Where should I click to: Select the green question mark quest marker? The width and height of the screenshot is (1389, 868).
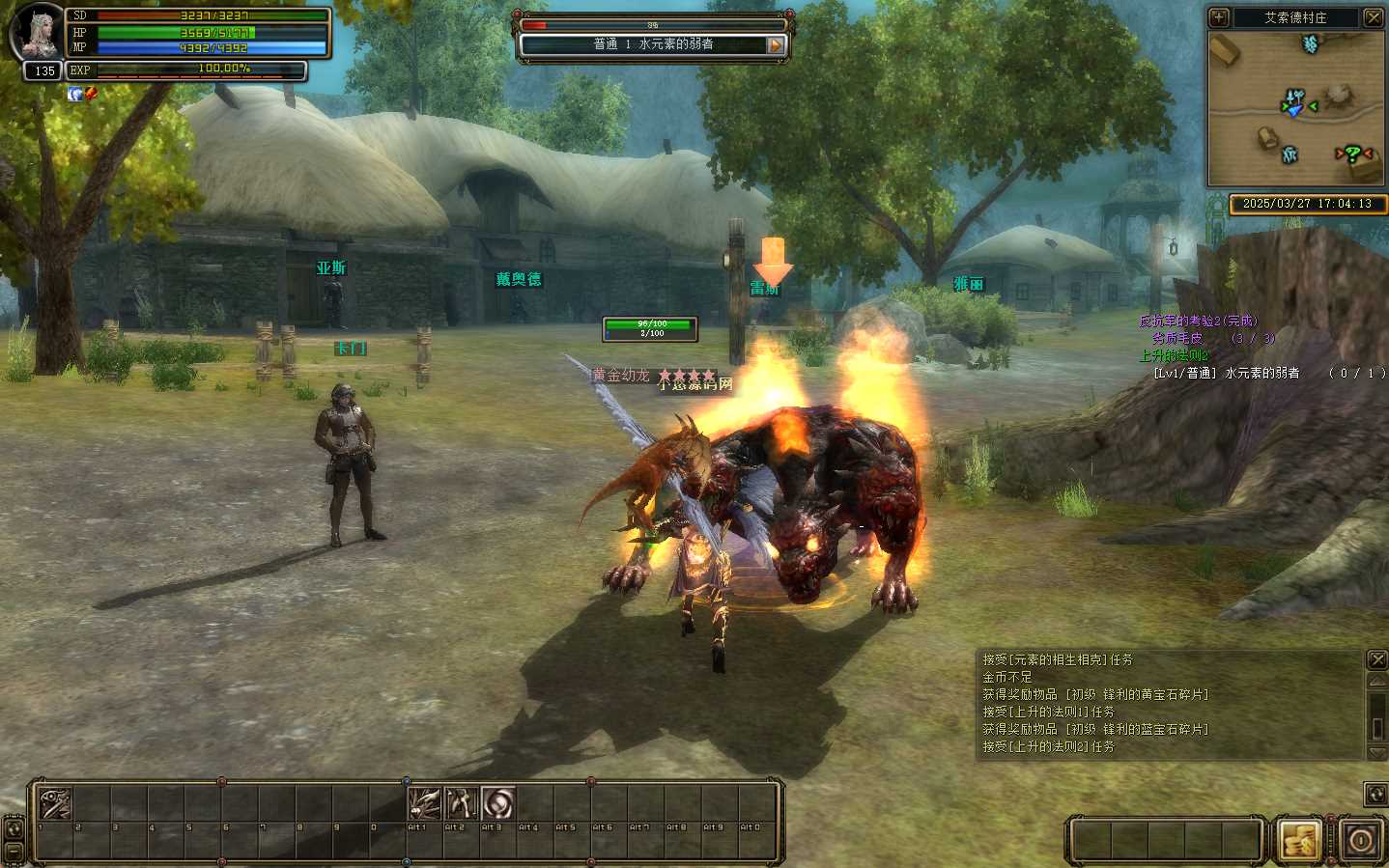click(x=1353, y=153)
